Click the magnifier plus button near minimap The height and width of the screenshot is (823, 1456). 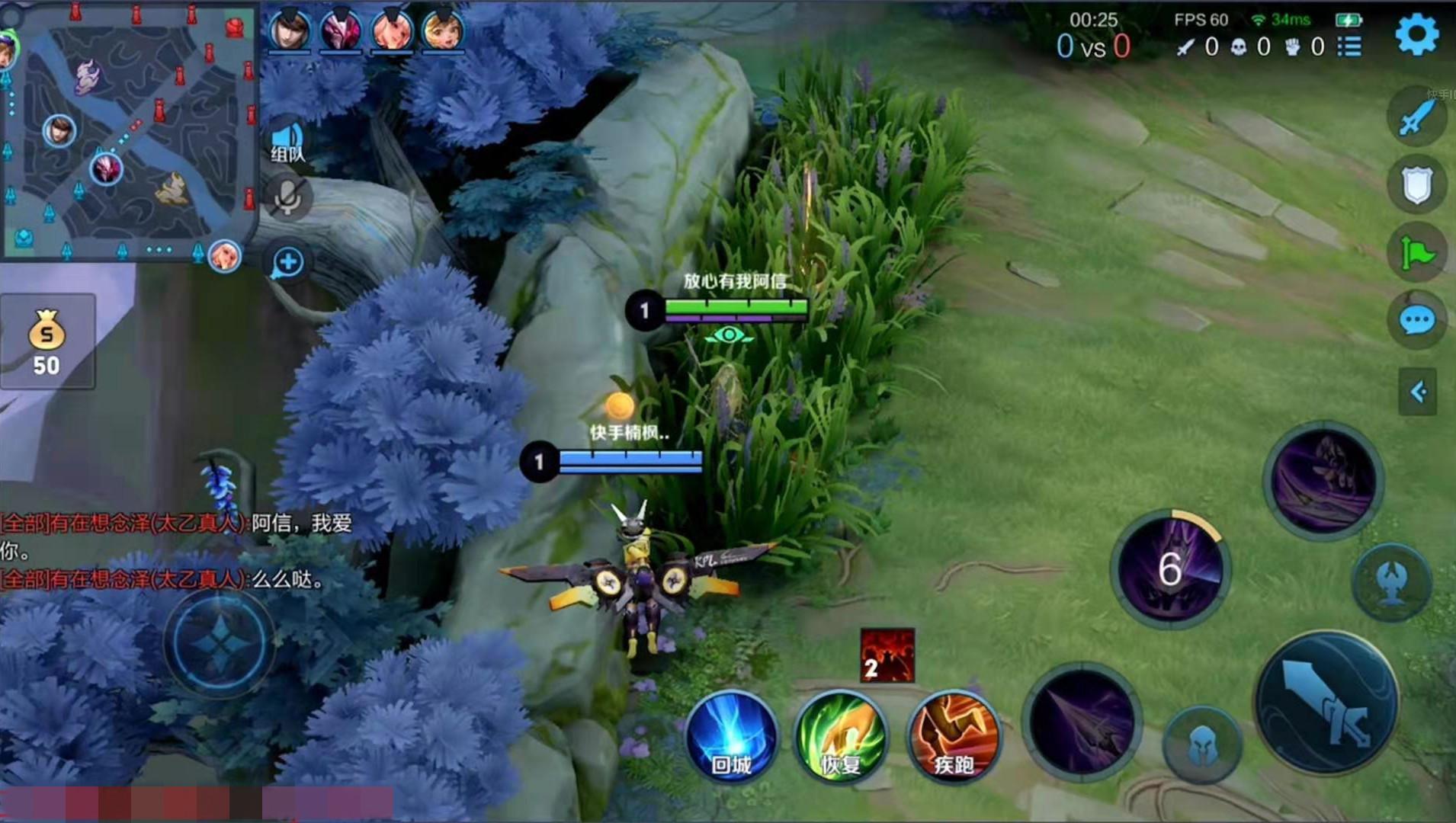pos(288,263)
